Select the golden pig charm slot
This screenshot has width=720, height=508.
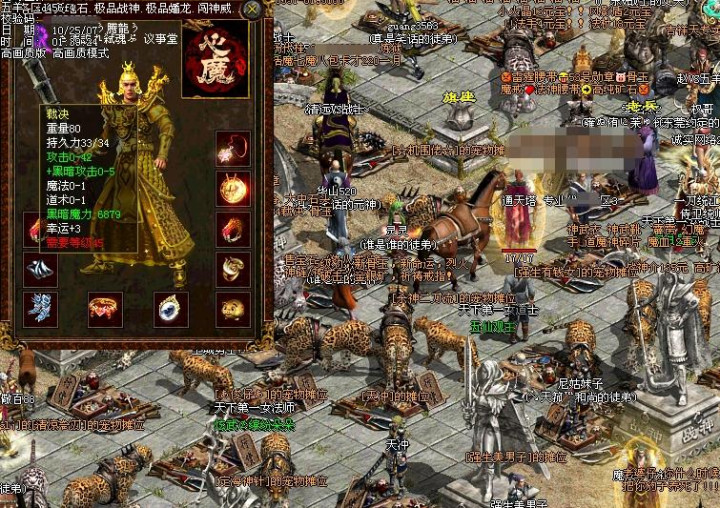point(233,309)
